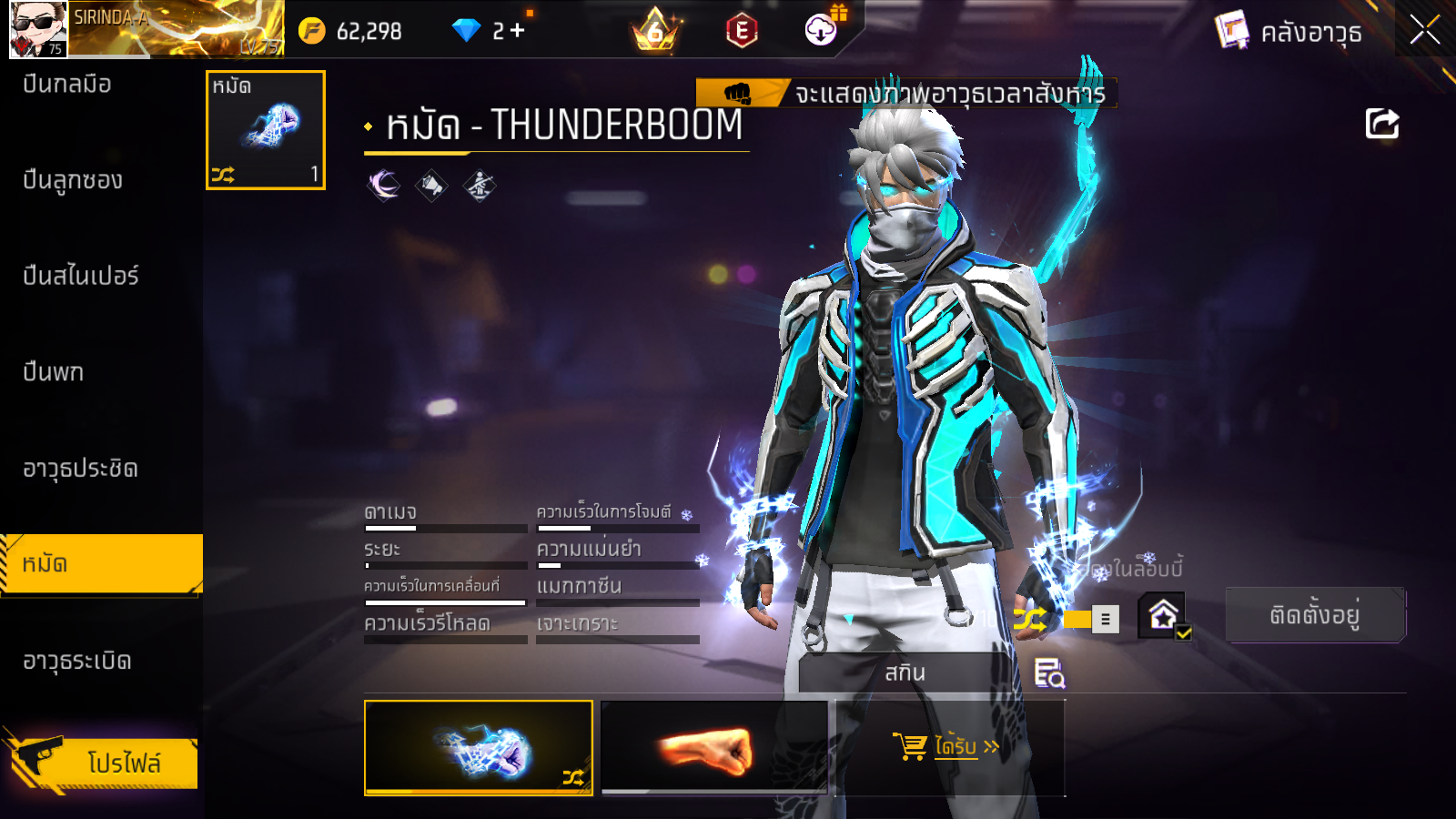This screenshot has width=1456, height=819.
Task: Switch to the ปืนกลมือ weapon category
Action: tap(68, 85)
